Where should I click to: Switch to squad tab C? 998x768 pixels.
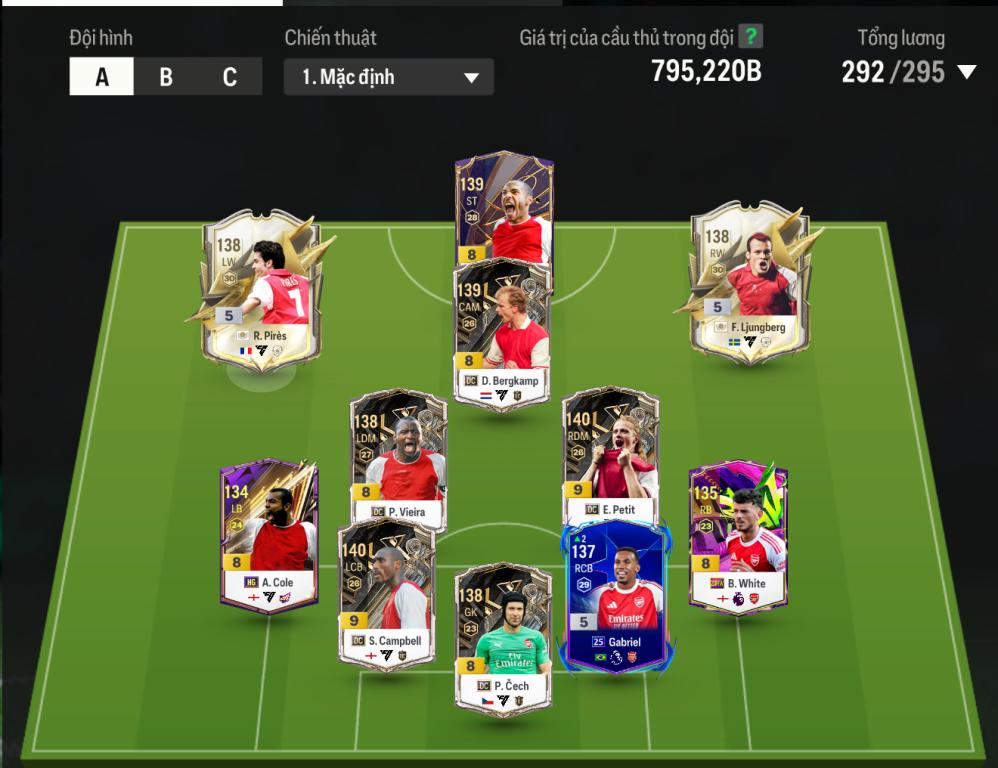coord(230,77)
